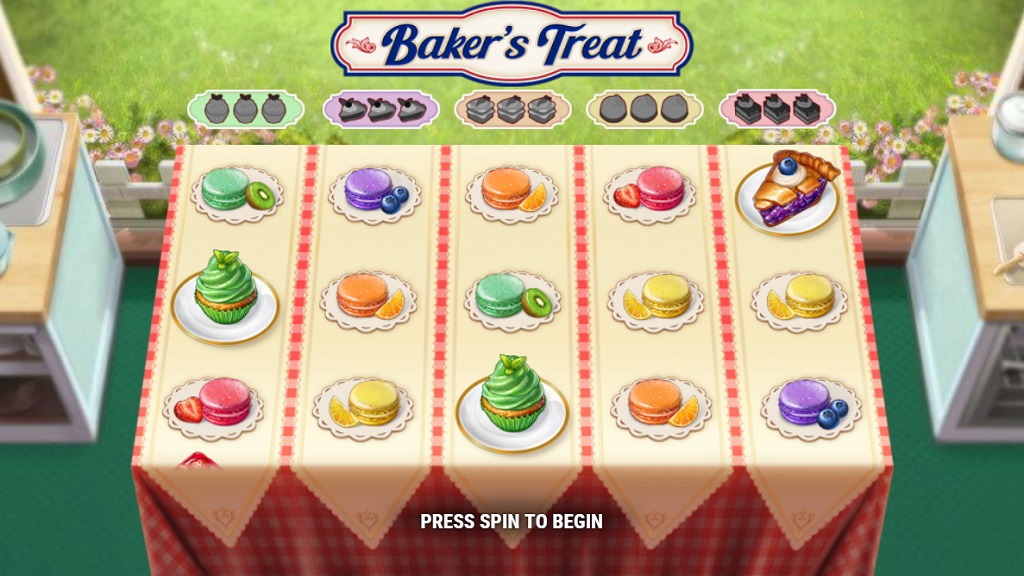Select the purple pie slice collection meter

pyautogui.click(x=381, y=108)
